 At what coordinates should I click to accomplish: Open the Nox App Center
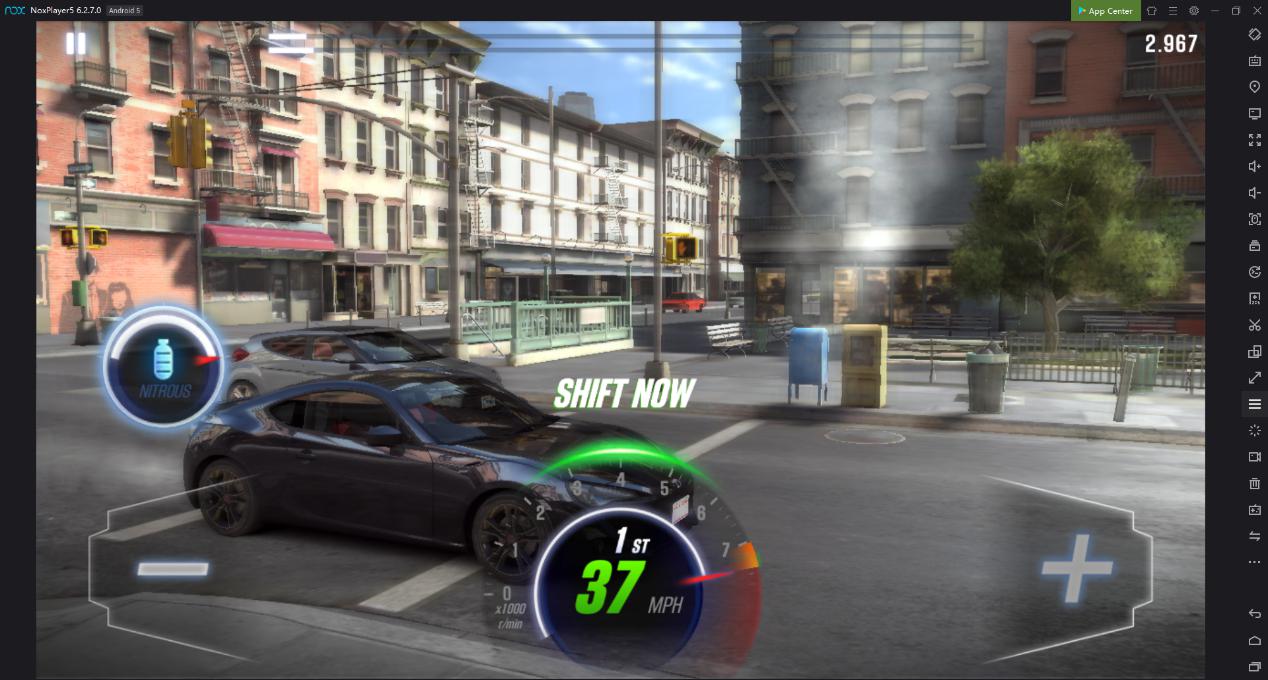point(1105,11)
